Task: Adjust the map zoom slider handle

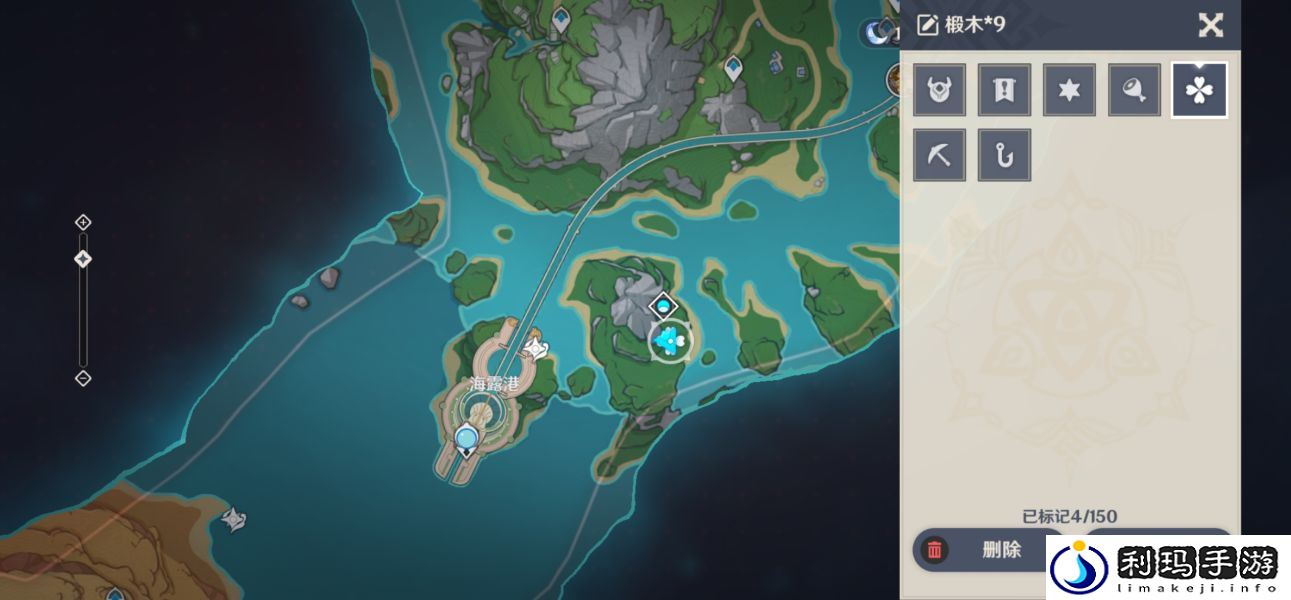Action: pos(83,260)
